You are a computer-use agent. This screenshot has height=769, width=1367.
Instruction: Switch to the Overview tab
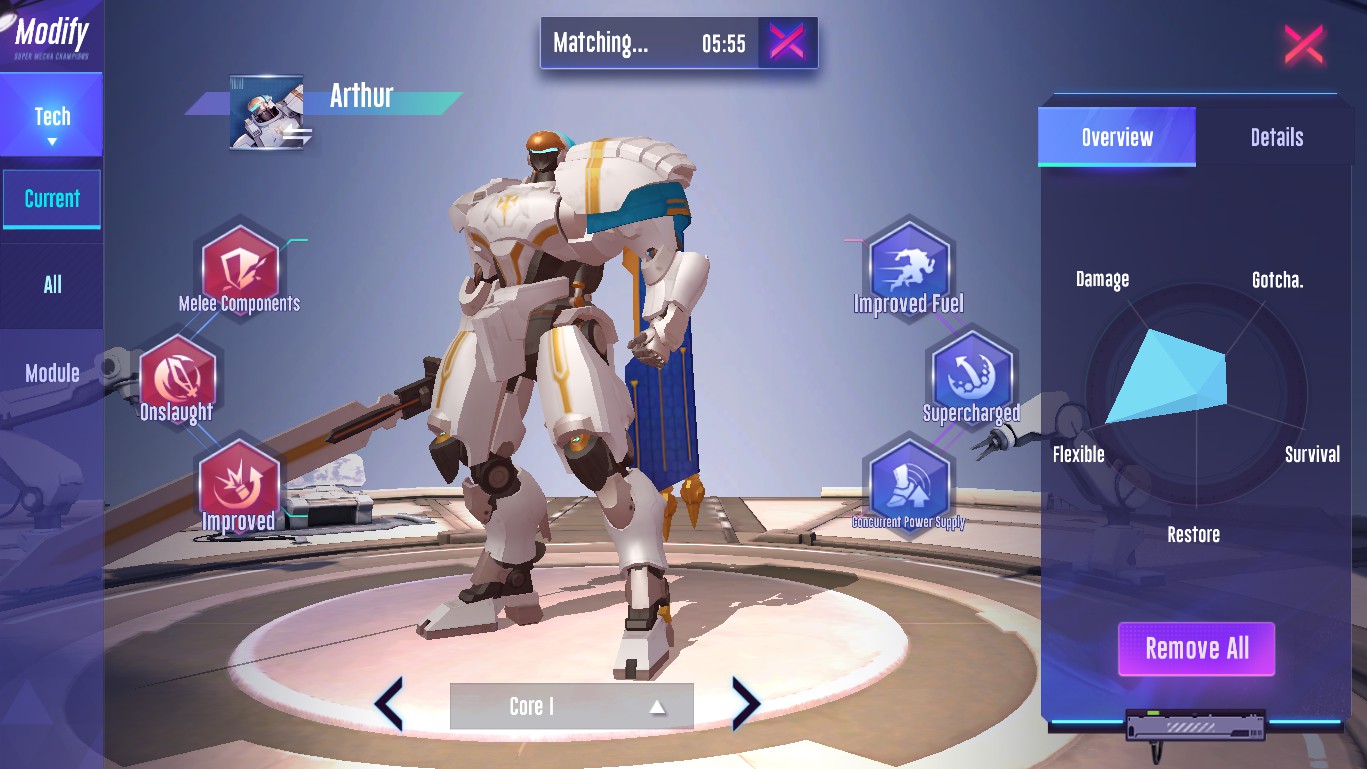pyautogui.click(x=1117, y=137)
